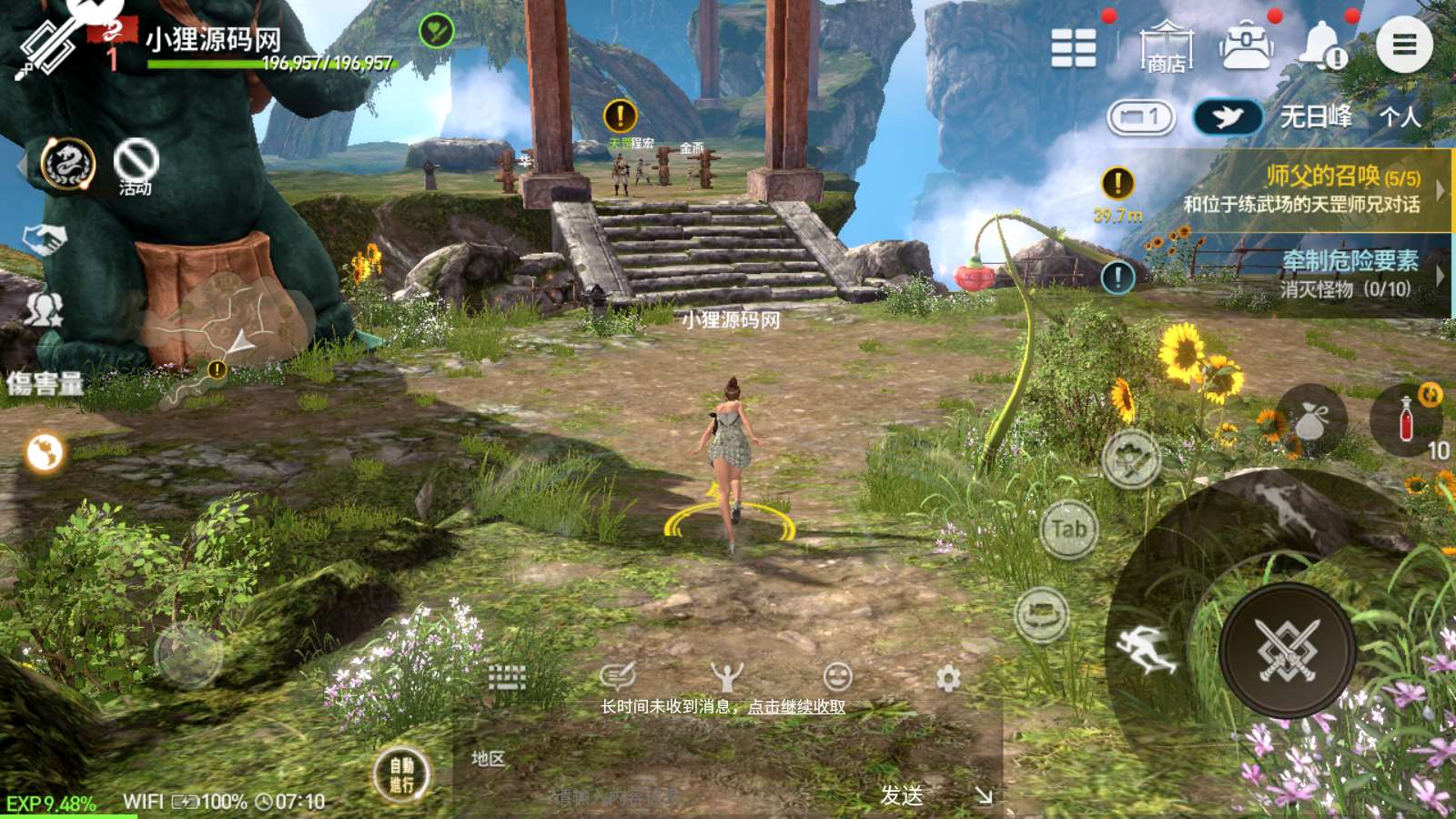The image size is (1456, 819).
Task: Open the backpack inventory
Action: point(1246,45)
